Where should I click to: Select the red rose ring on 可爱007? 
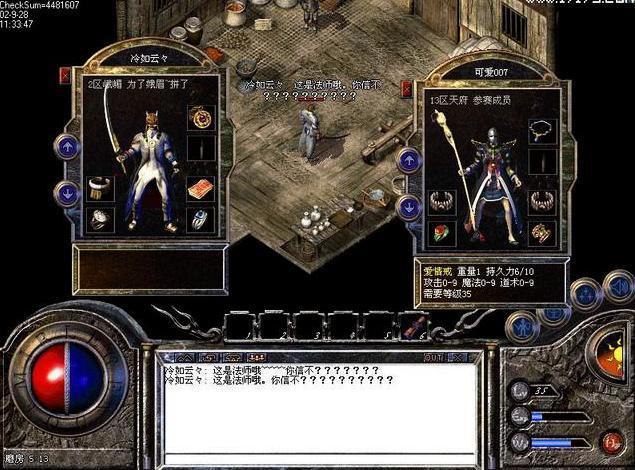coord(441,233)
